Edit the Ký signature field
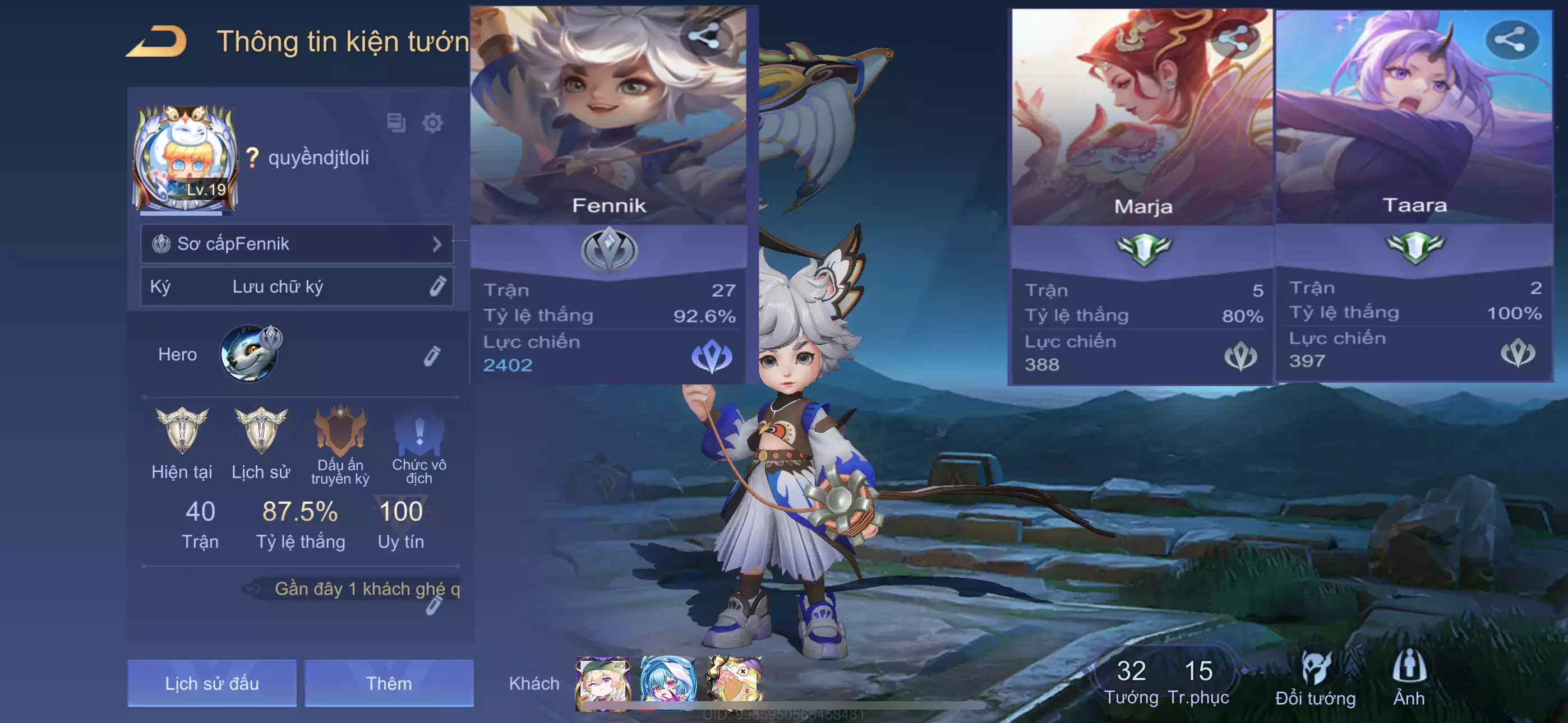The height and width of the screenshot is (723, 1568). tap(437, 286)
